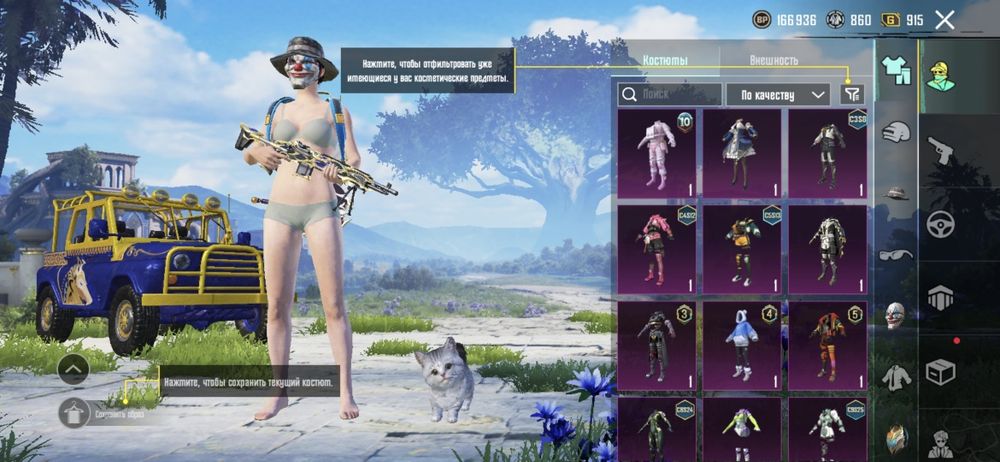Close the inventory with the X button

click(944, 20)
